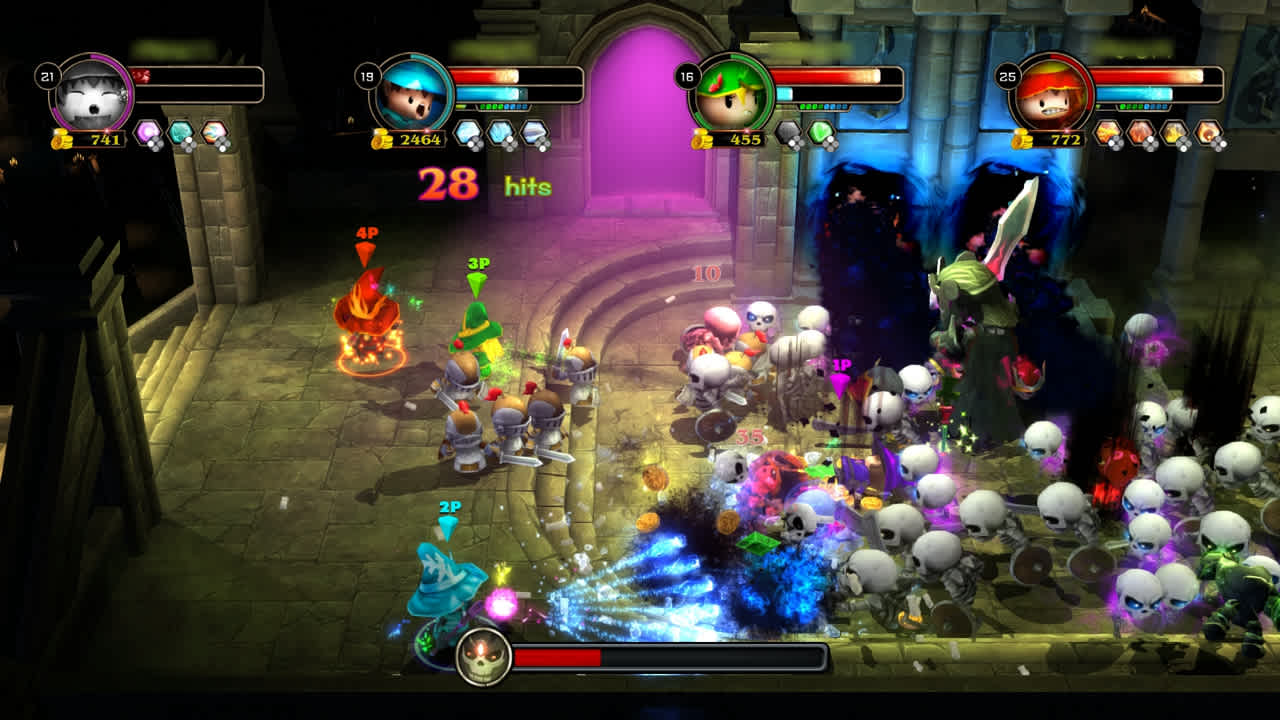The width and height of the screenshot is (1280, 720).
Task: Select the green gem ability next to Player 3's gold
Action: [x=820, y=132]
